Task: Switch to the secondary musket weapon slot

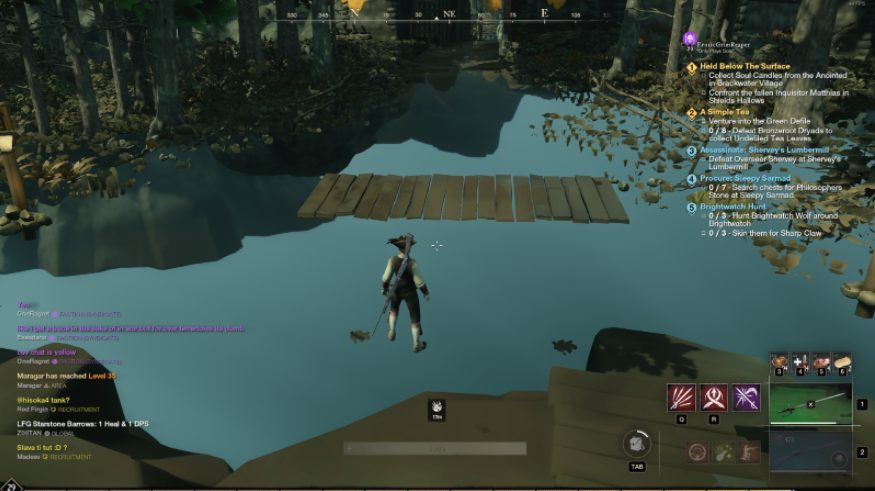Action: [x=810, y=453]
